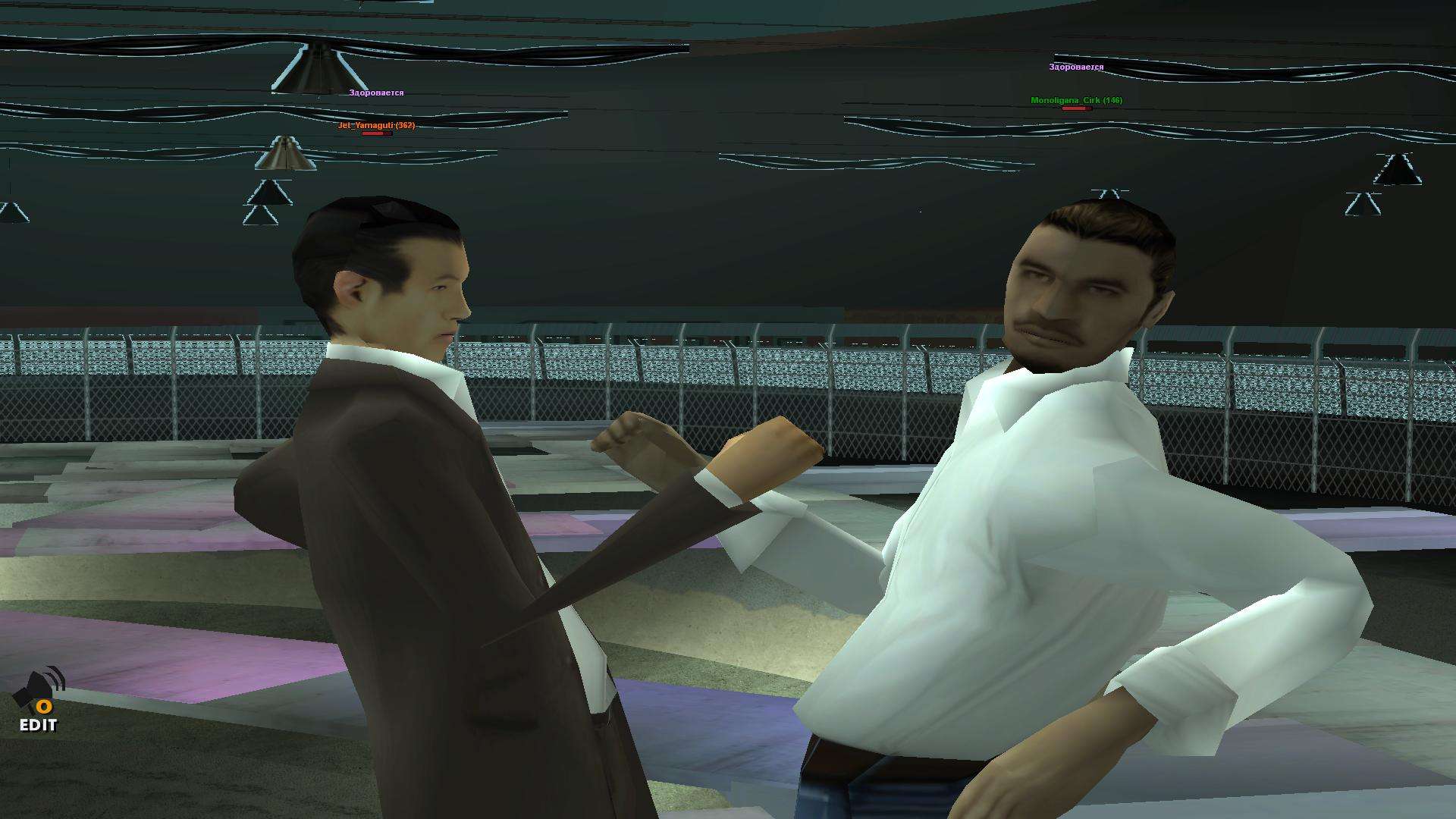This screenshot has width=1456, height=819.
Task: Click the Здоровается text above Jet_Yamaguti
Action: 377,93
